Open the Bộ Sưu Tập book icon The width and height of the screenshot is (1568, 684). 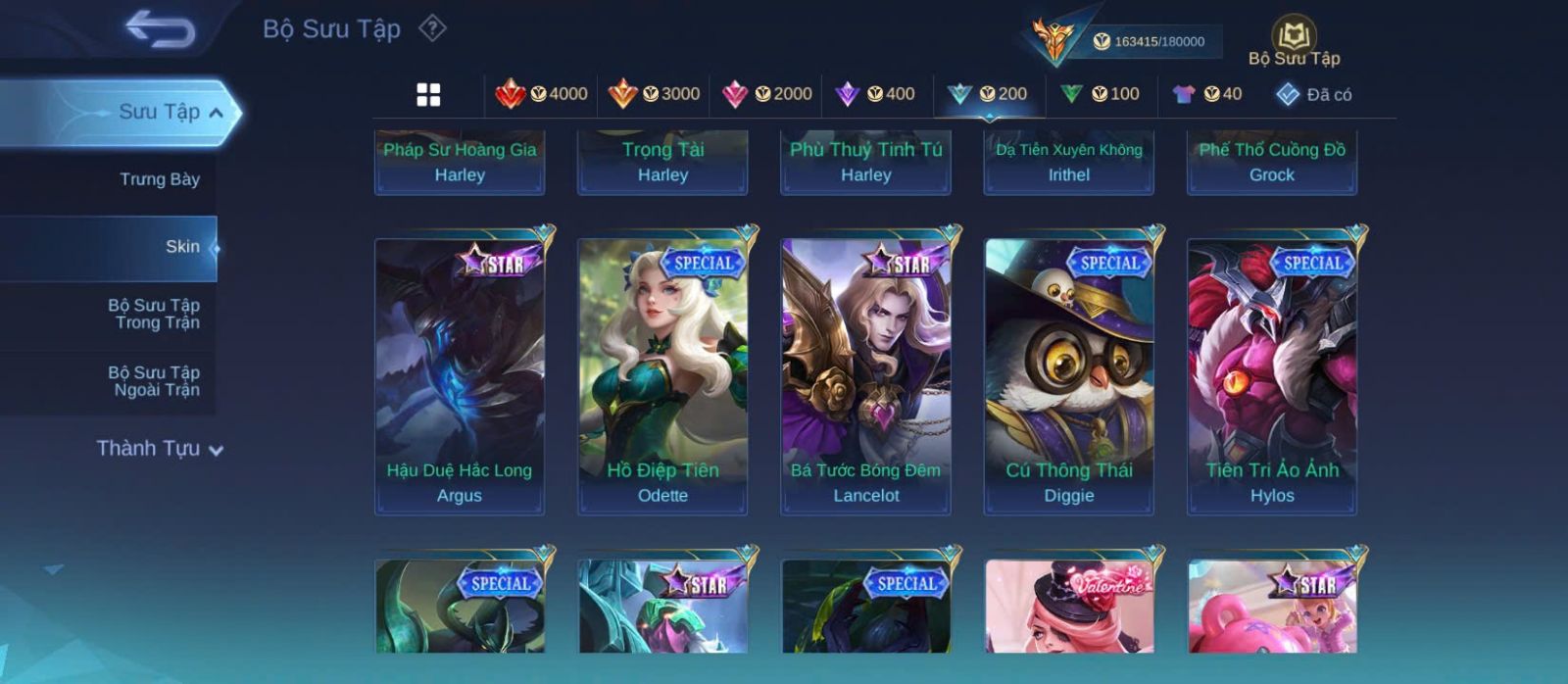1294,41
